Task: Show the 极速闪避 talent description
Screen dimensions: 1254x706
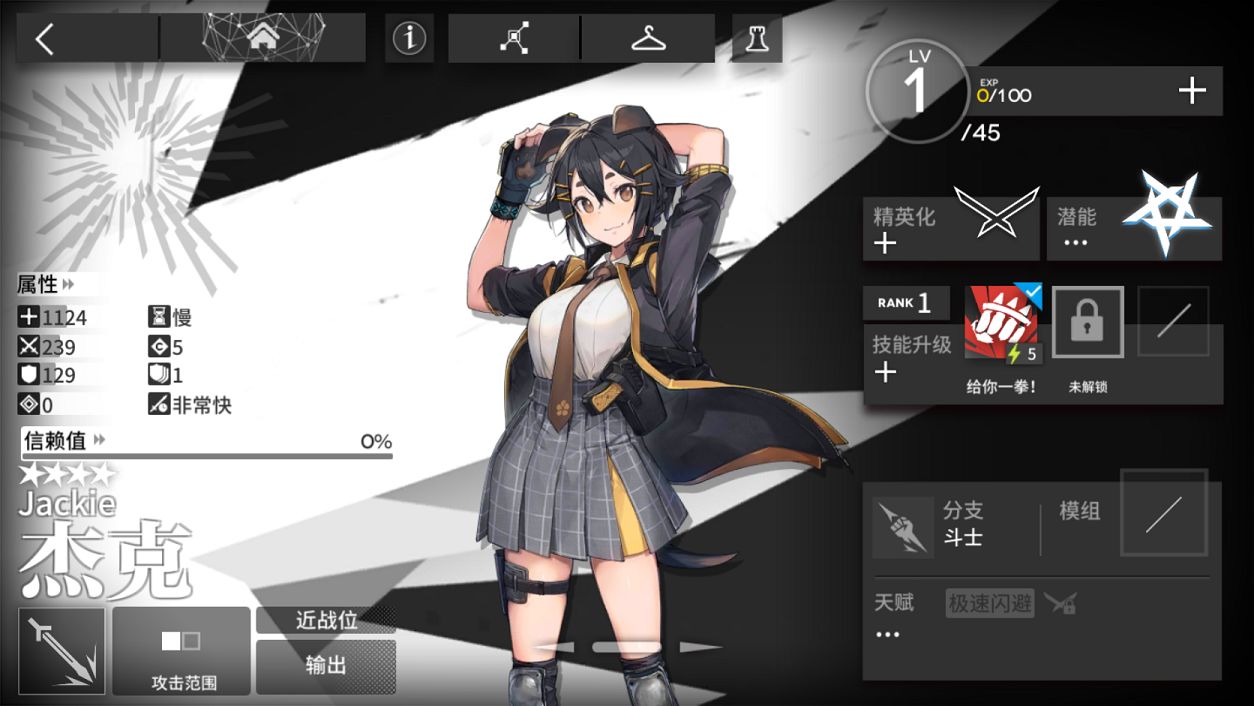Action: tap(990, 603)
